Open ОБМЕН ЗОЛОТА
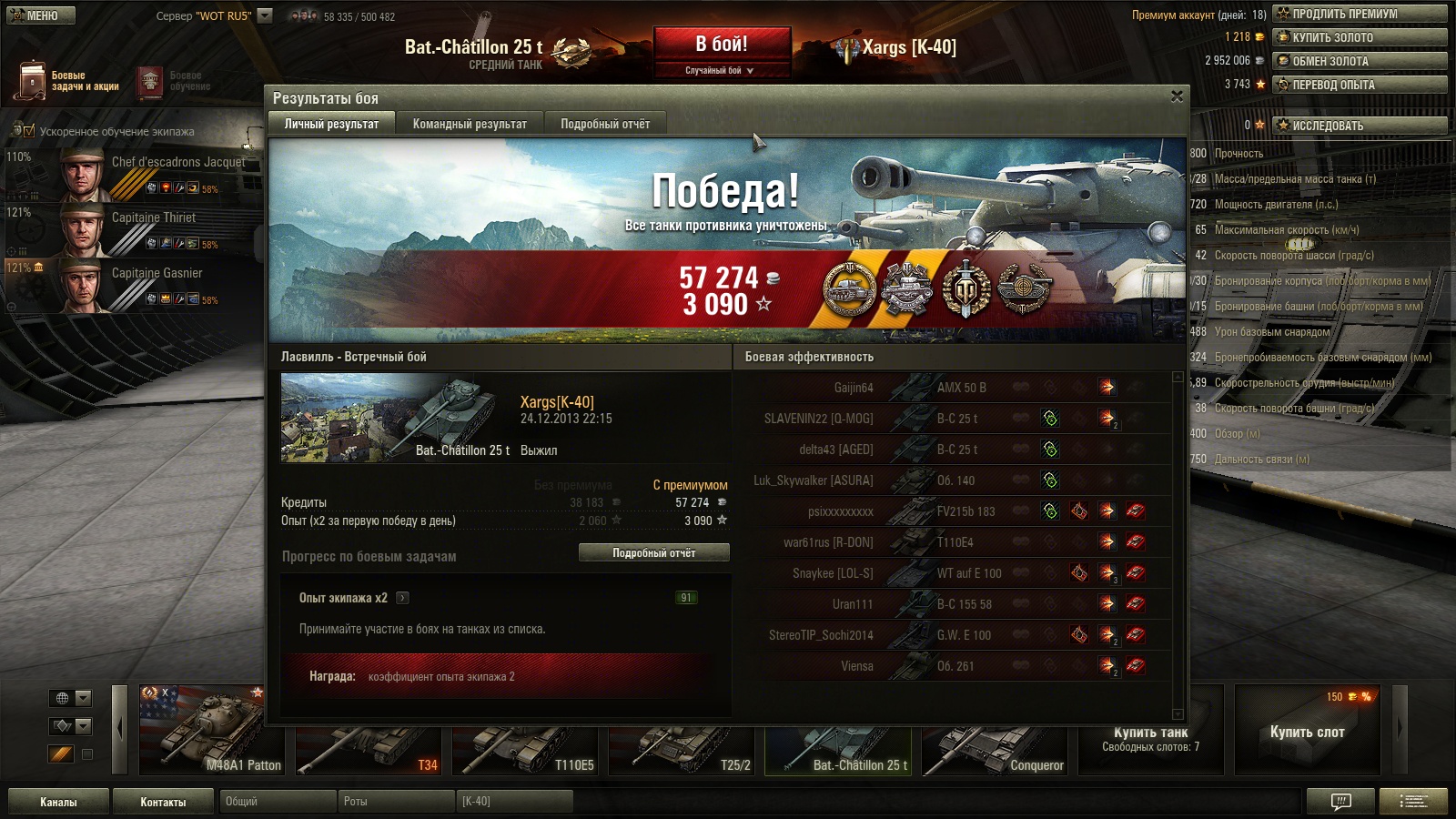1456x819 pixels. point(1360,61)
